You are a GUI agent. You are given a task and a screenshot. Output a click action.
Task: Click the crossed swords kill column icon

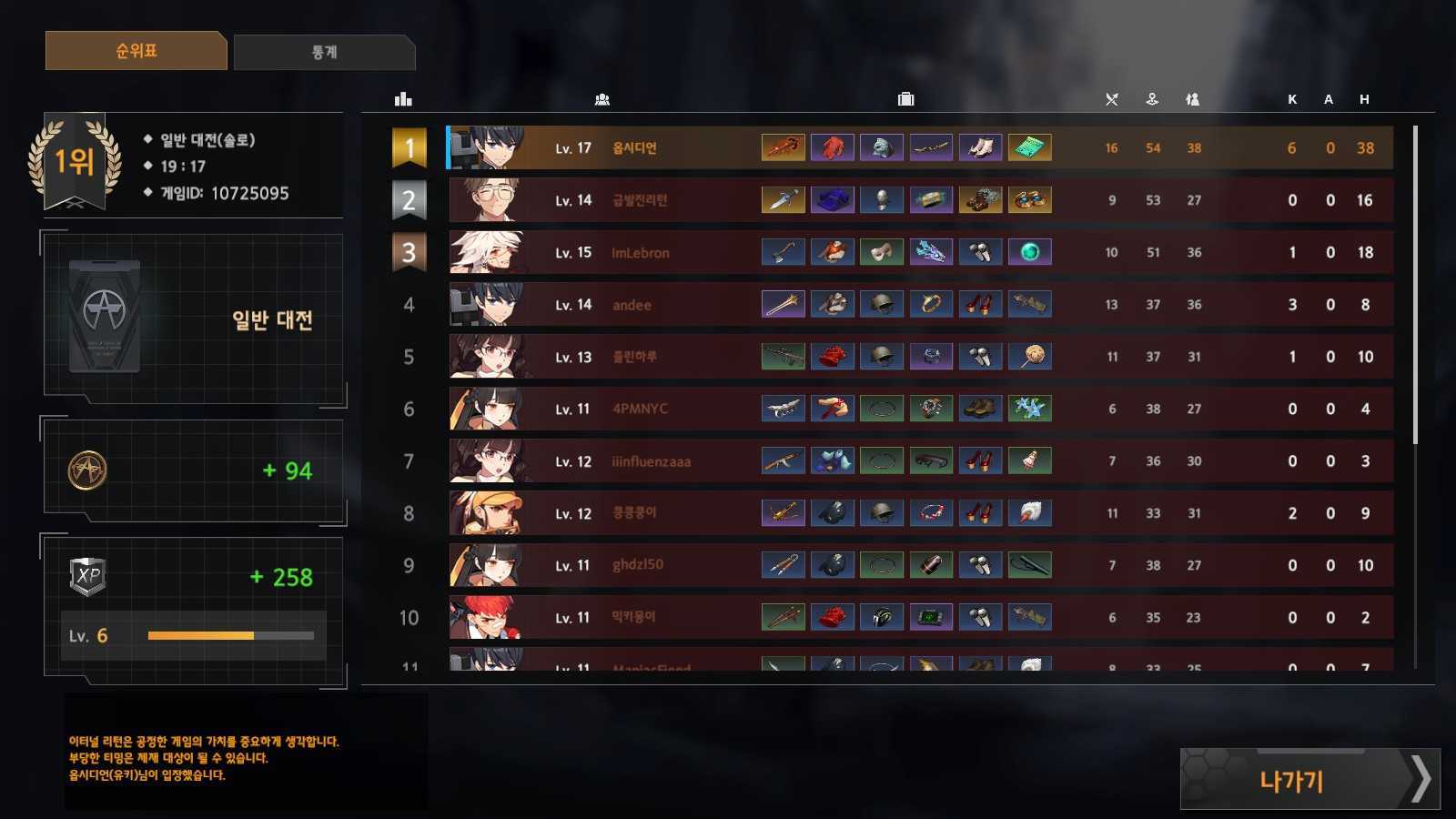pos(1112,98)
